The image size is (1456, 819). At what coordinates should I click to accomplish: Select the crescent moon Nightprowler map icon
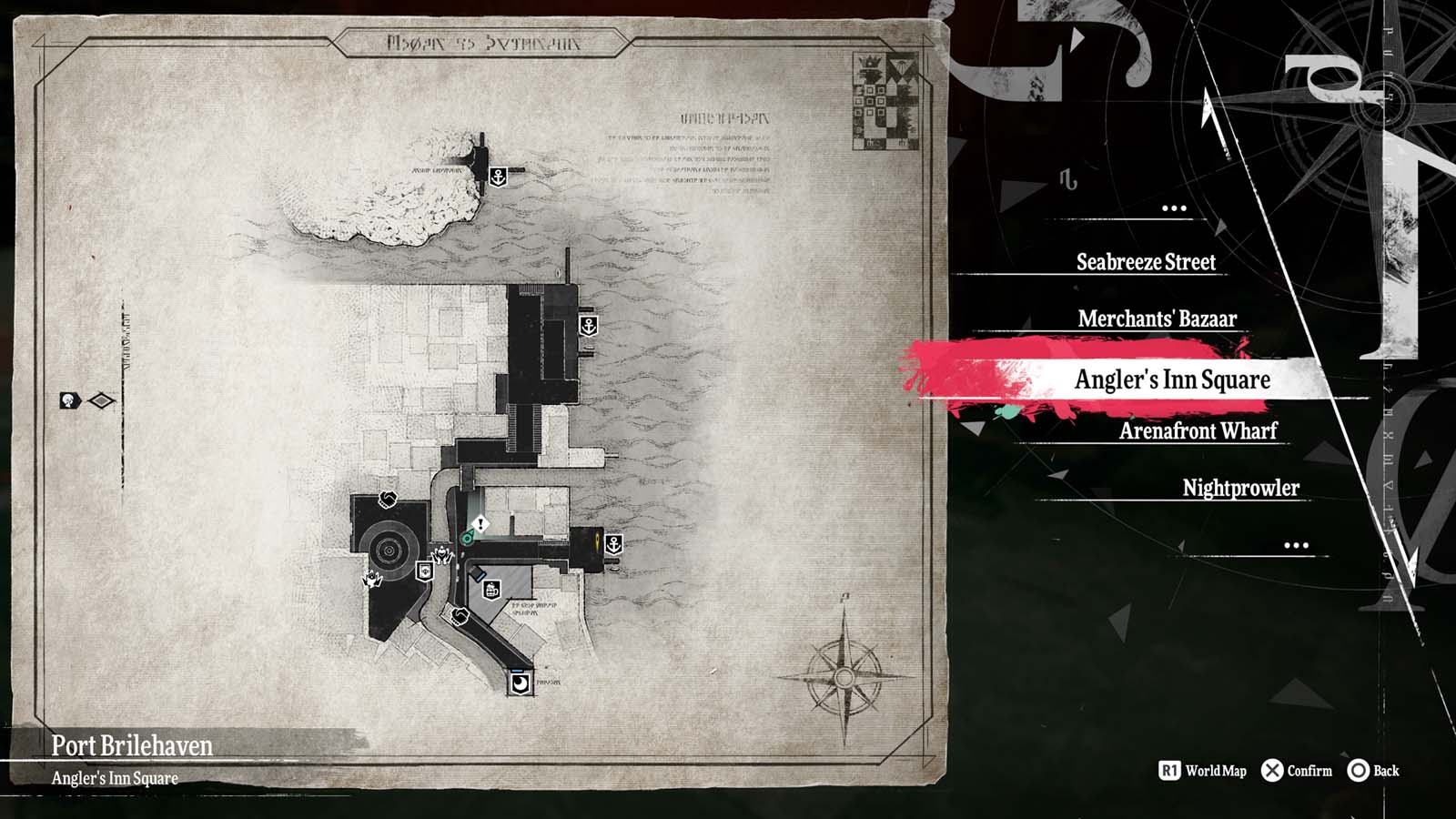pos(520,684)
